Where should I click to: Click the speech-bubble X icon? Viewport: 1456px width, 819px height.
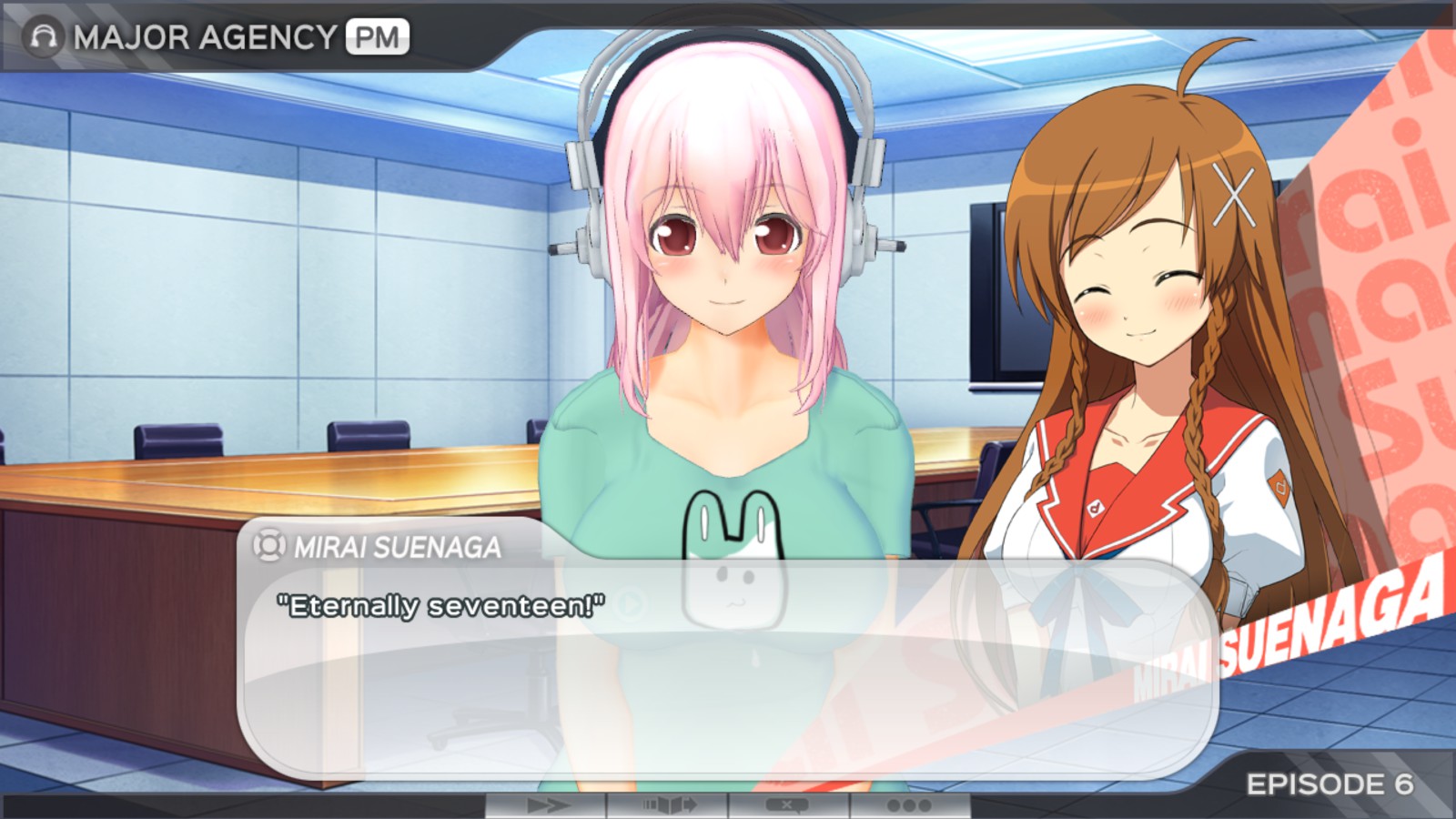[787, 805]
